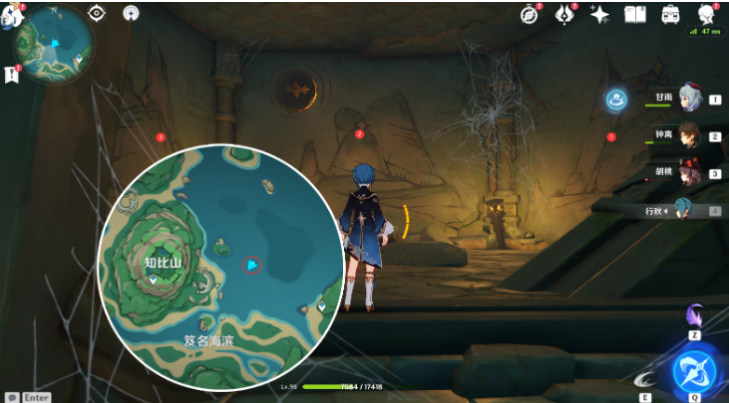Toggle the eye-shaped view icon

[97, 13]
